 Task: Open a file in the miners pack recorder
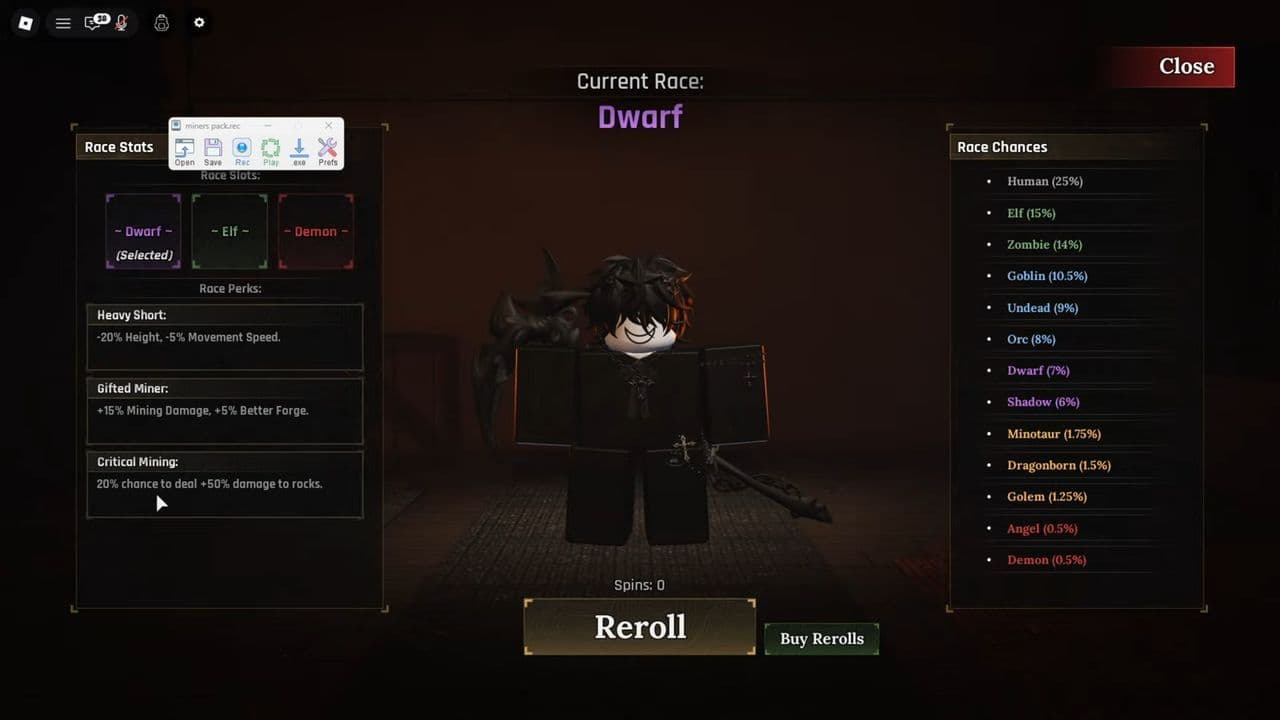[184, 148]
